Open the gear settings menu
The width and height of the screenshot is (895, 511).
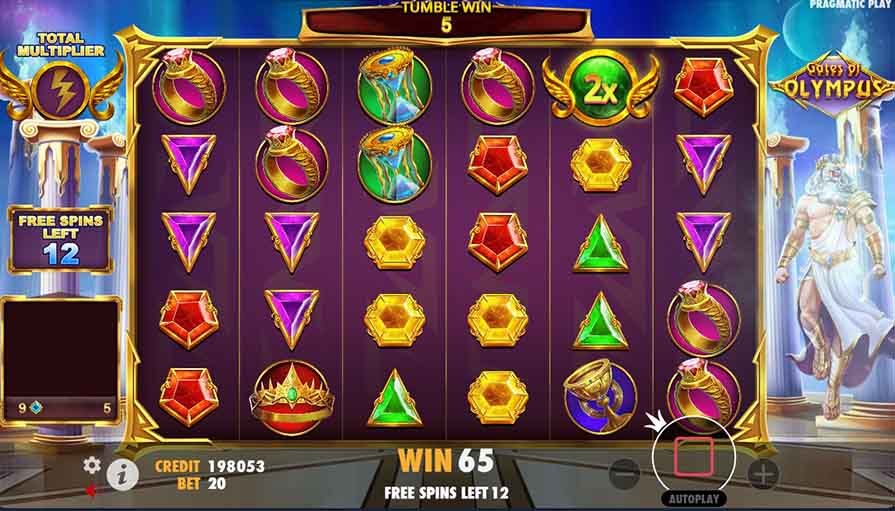92,464
